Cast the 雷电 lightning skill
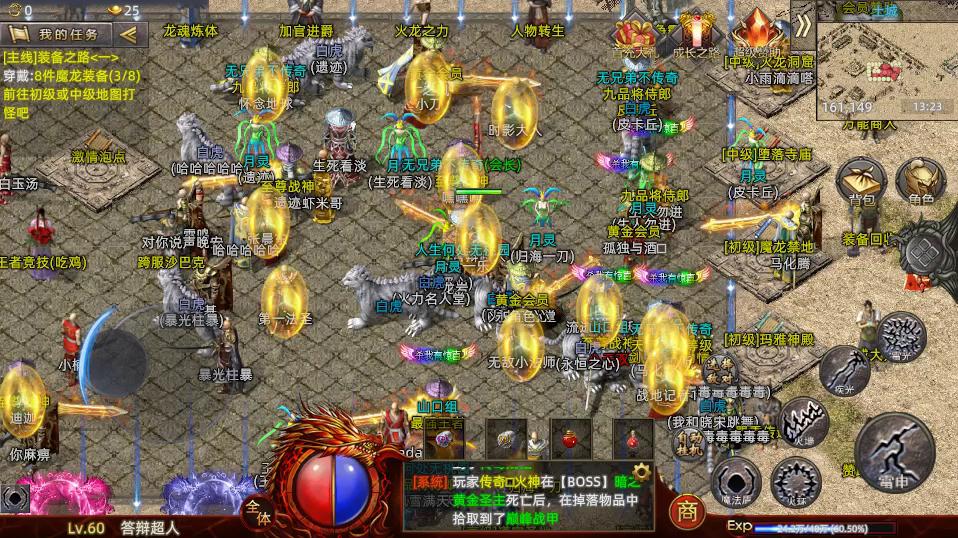958x538 pixels. pyautogui.click(x=895, y=447)
